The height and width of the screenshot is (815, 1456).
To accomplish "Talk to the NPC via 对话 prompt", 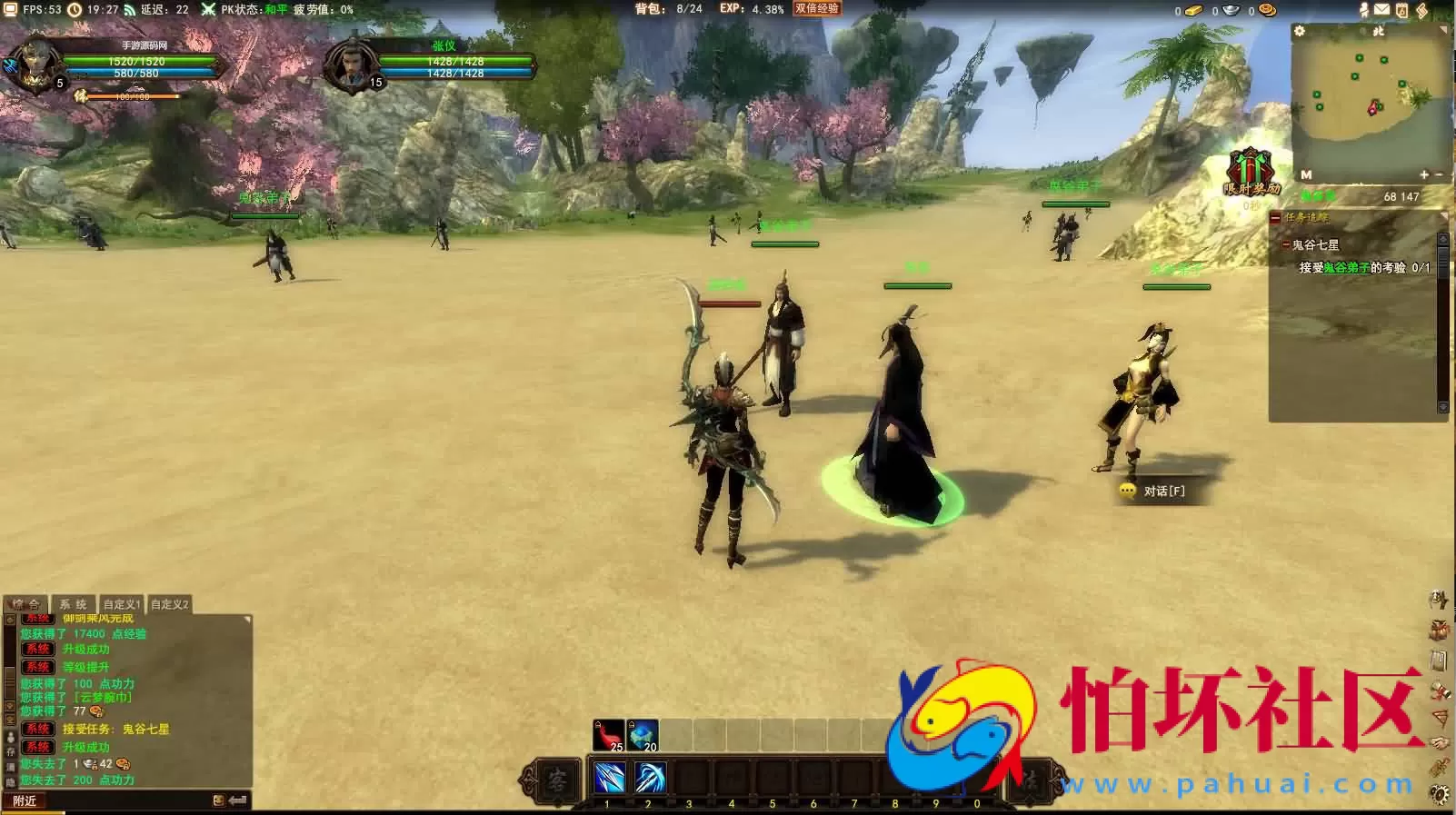I will [x=1154, y=491].
